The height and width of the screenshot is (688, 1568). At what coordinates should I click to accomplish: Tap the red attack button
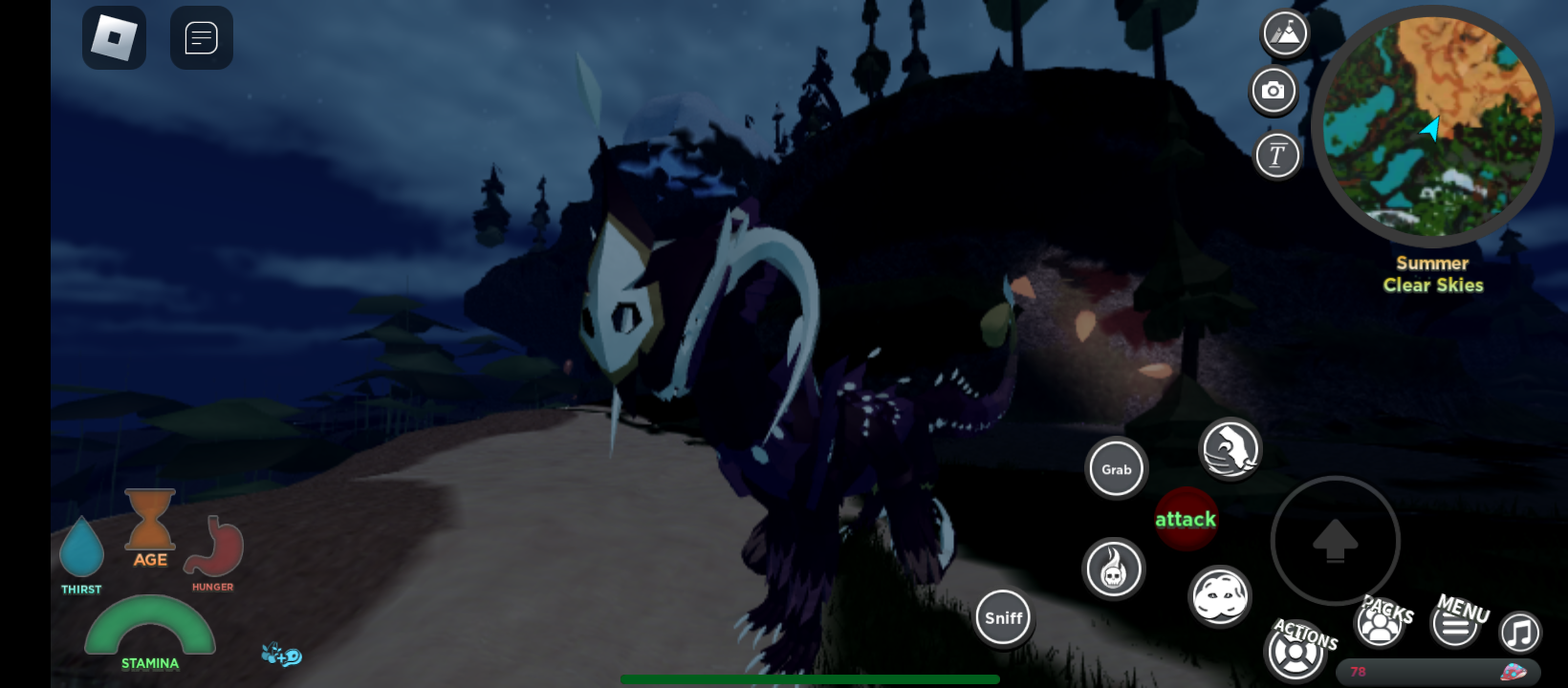[x=1186, y=519]
